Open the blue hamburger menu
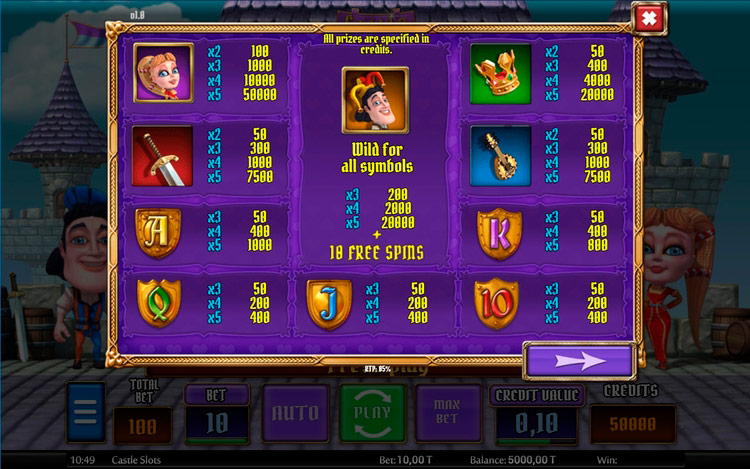 click(x=86, y=413)
